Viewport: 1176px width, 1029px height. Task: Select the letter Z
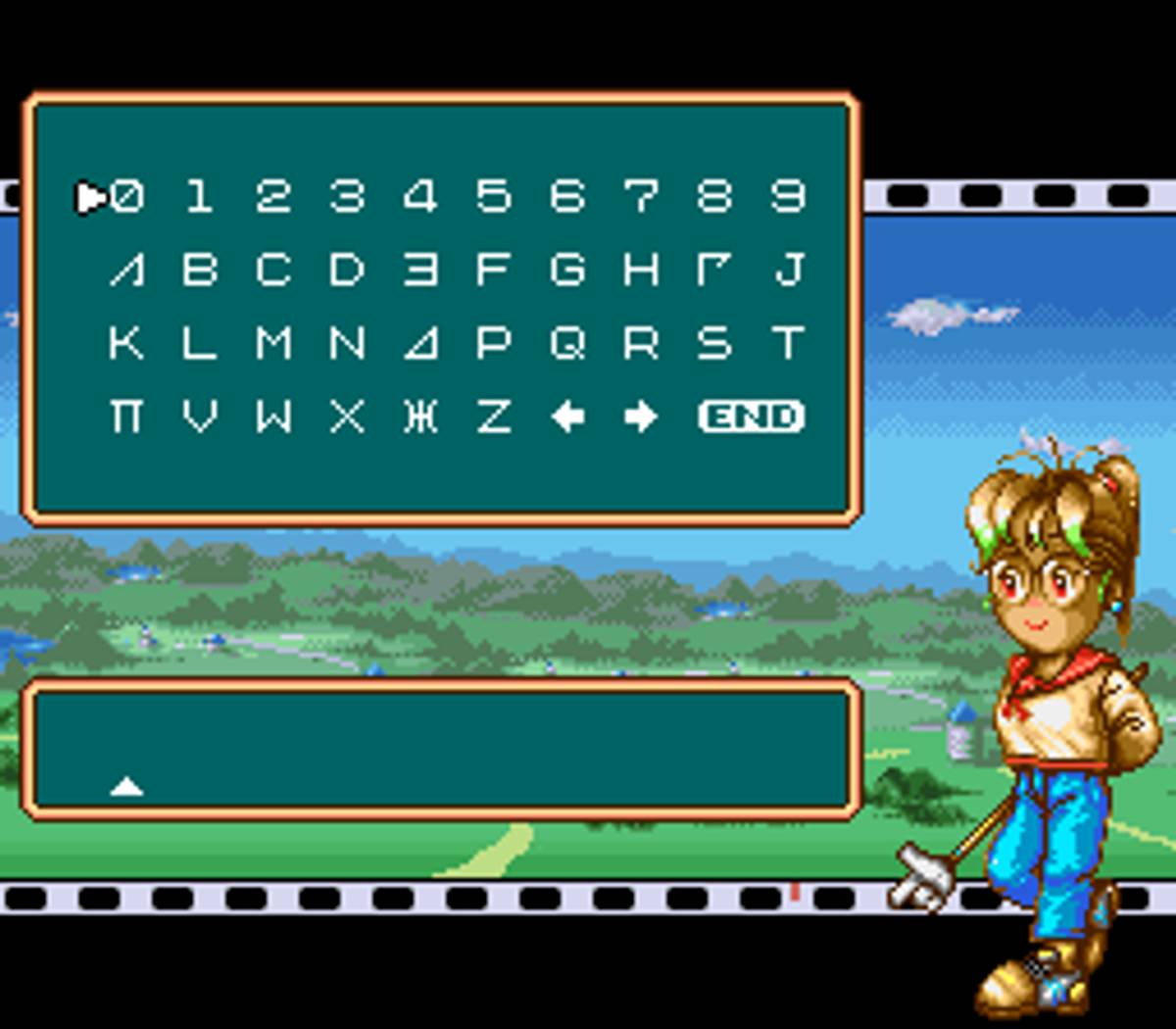[494, 417]
